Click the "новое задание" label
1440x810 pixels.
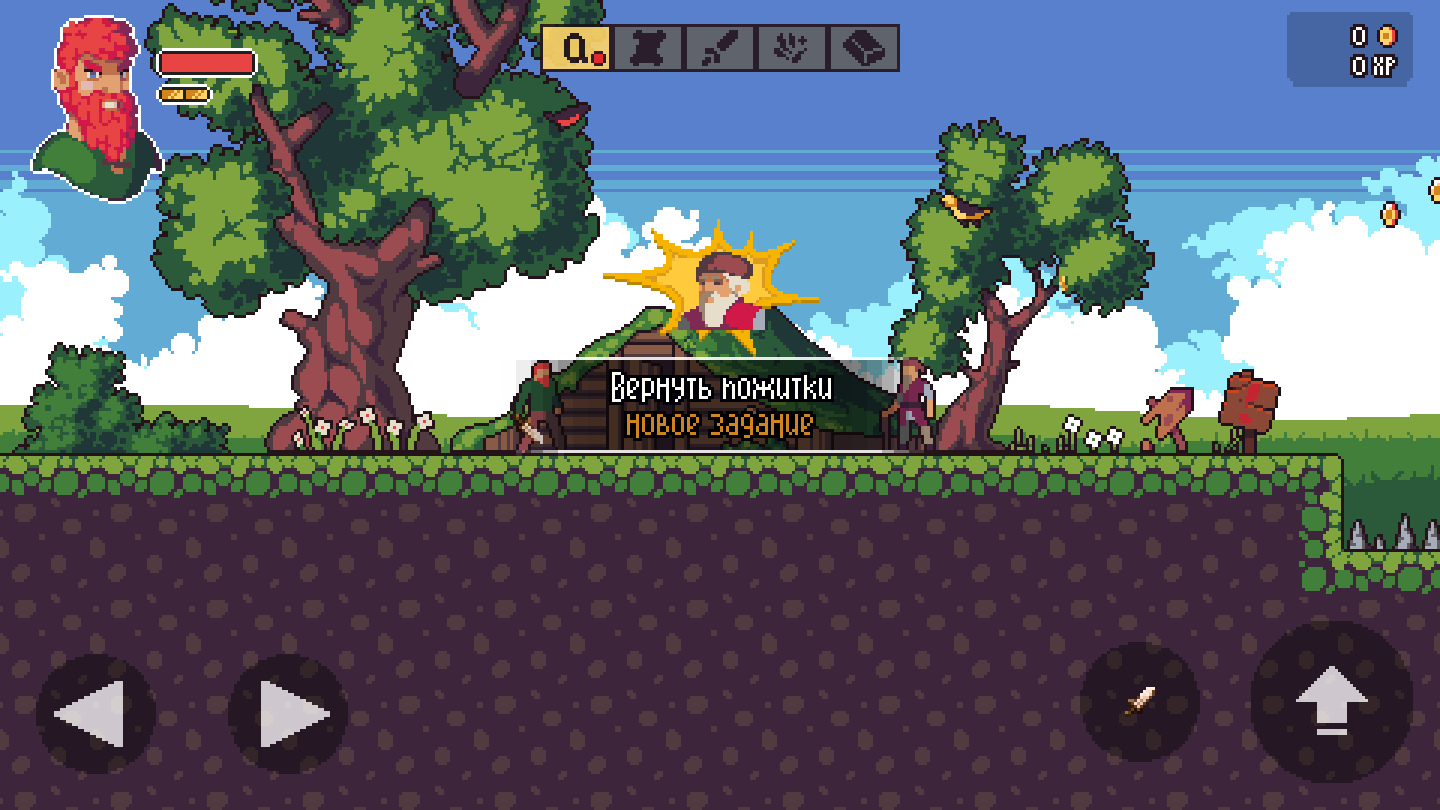(x=718, y=425)
